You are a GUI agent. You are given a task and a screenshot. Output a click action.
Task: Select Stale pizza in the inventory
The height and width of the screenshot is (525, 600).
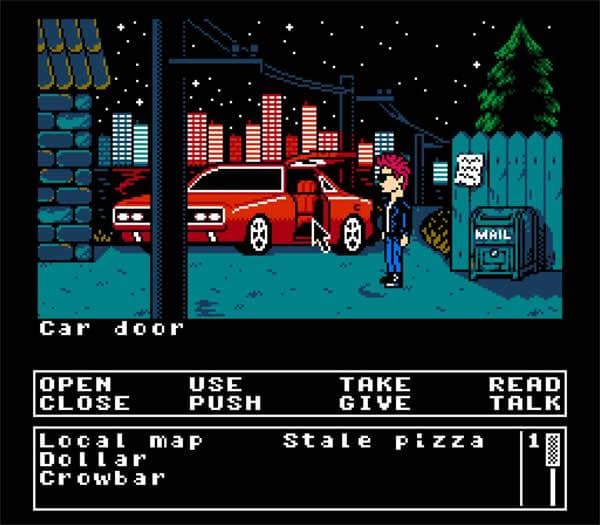click(383, 441)
